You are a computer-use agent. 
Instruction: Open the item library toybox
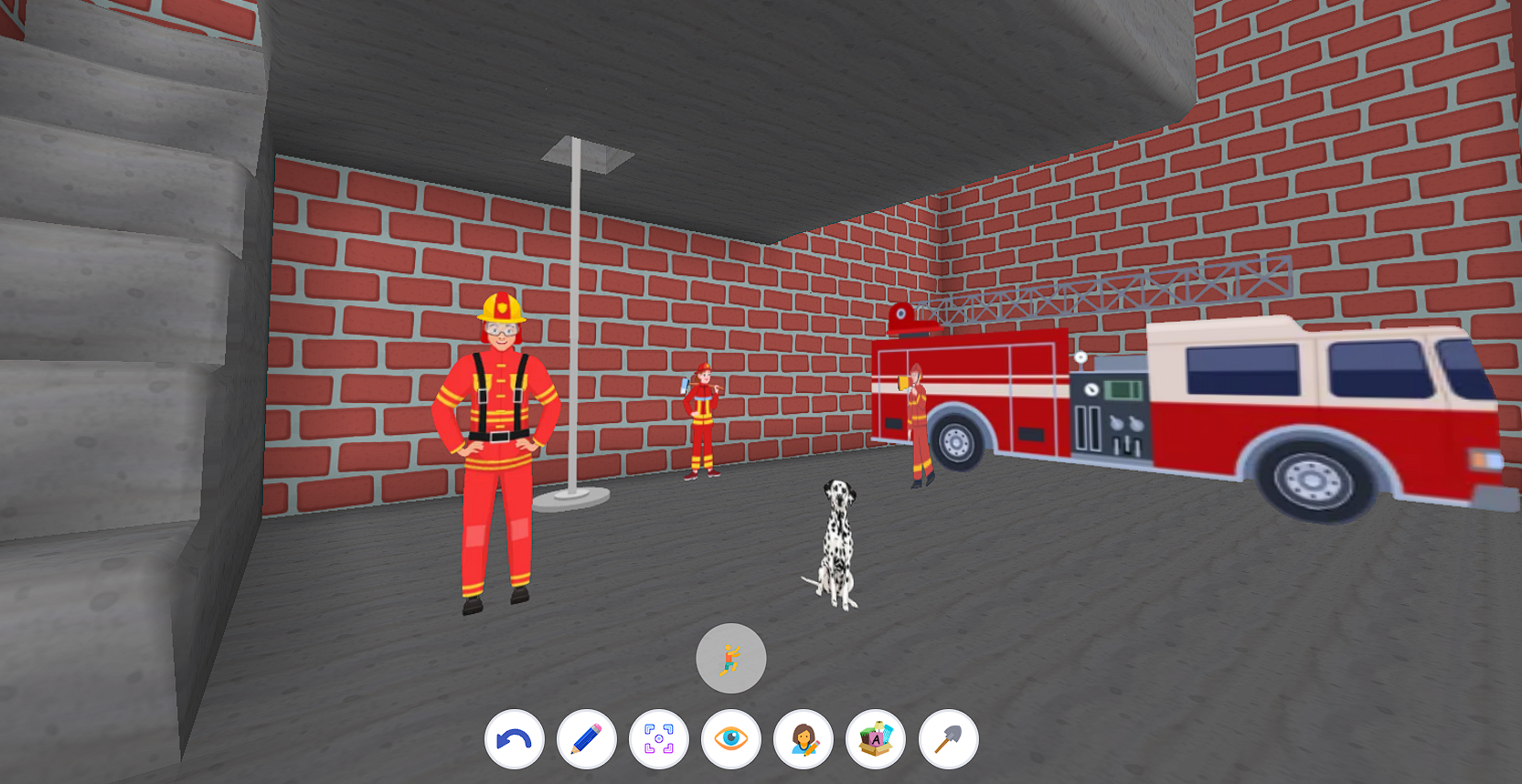point(874,740)
